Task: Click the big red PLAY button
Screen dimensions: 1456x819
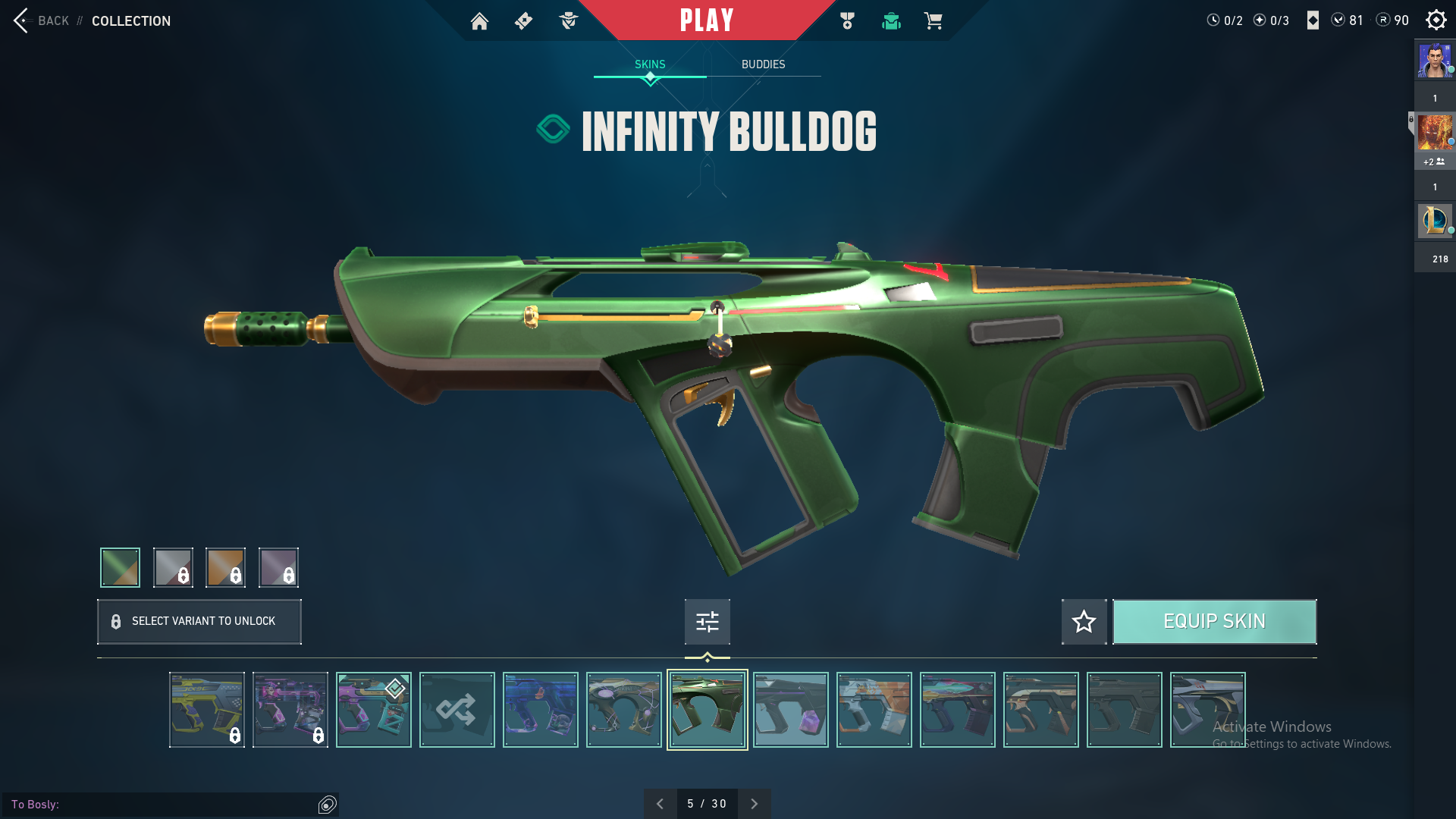Action: 706,20
